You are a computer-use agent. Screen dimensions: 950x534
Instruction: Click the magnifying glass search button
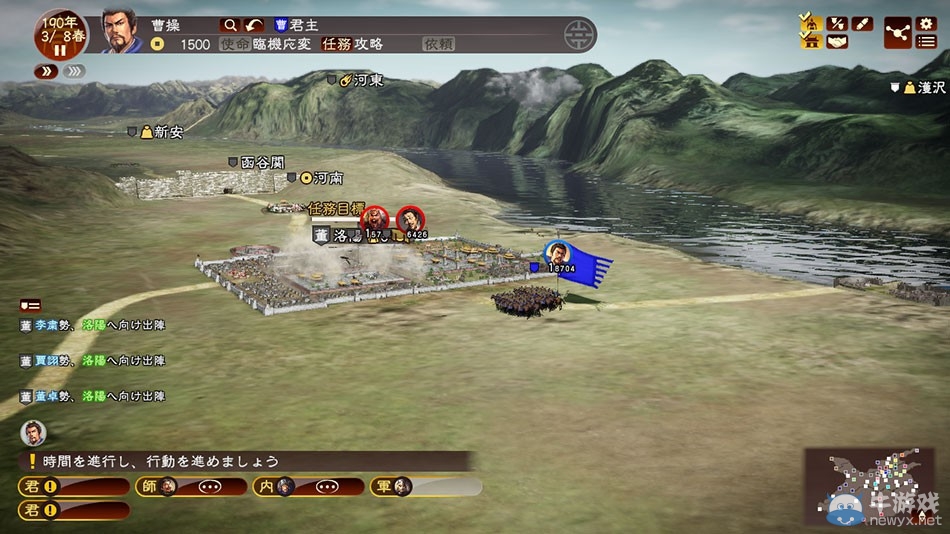[230, 25]
